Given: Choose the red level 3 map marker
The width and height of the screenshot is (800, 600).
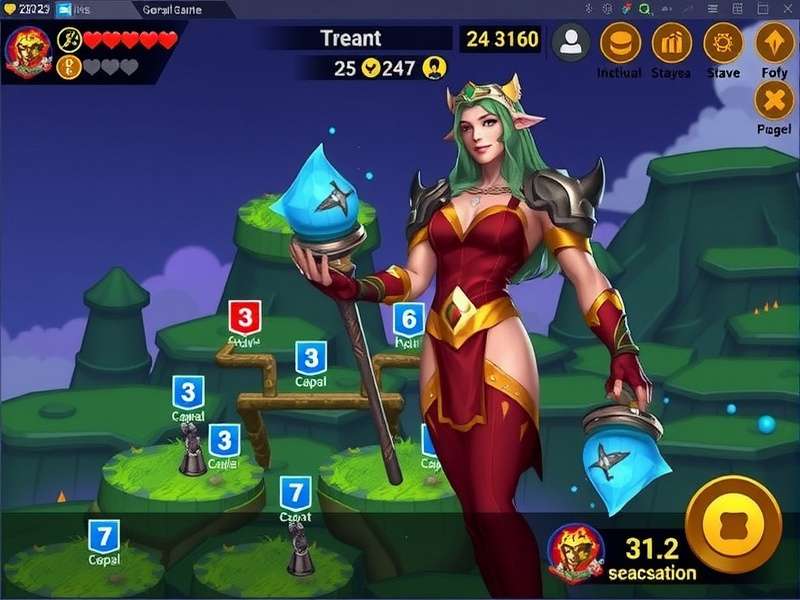Looking at the screenshot, I should pyautogui.click(x=245, y=319).
